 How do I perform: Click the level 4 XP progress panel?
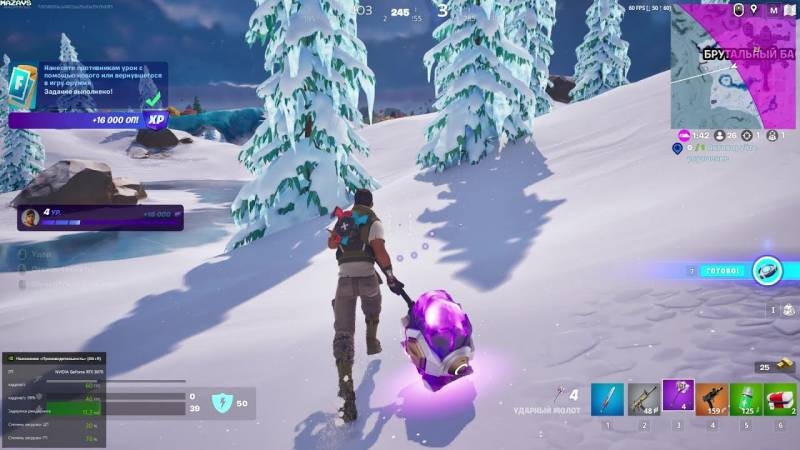pyautogui.click(x=100, y=217)
